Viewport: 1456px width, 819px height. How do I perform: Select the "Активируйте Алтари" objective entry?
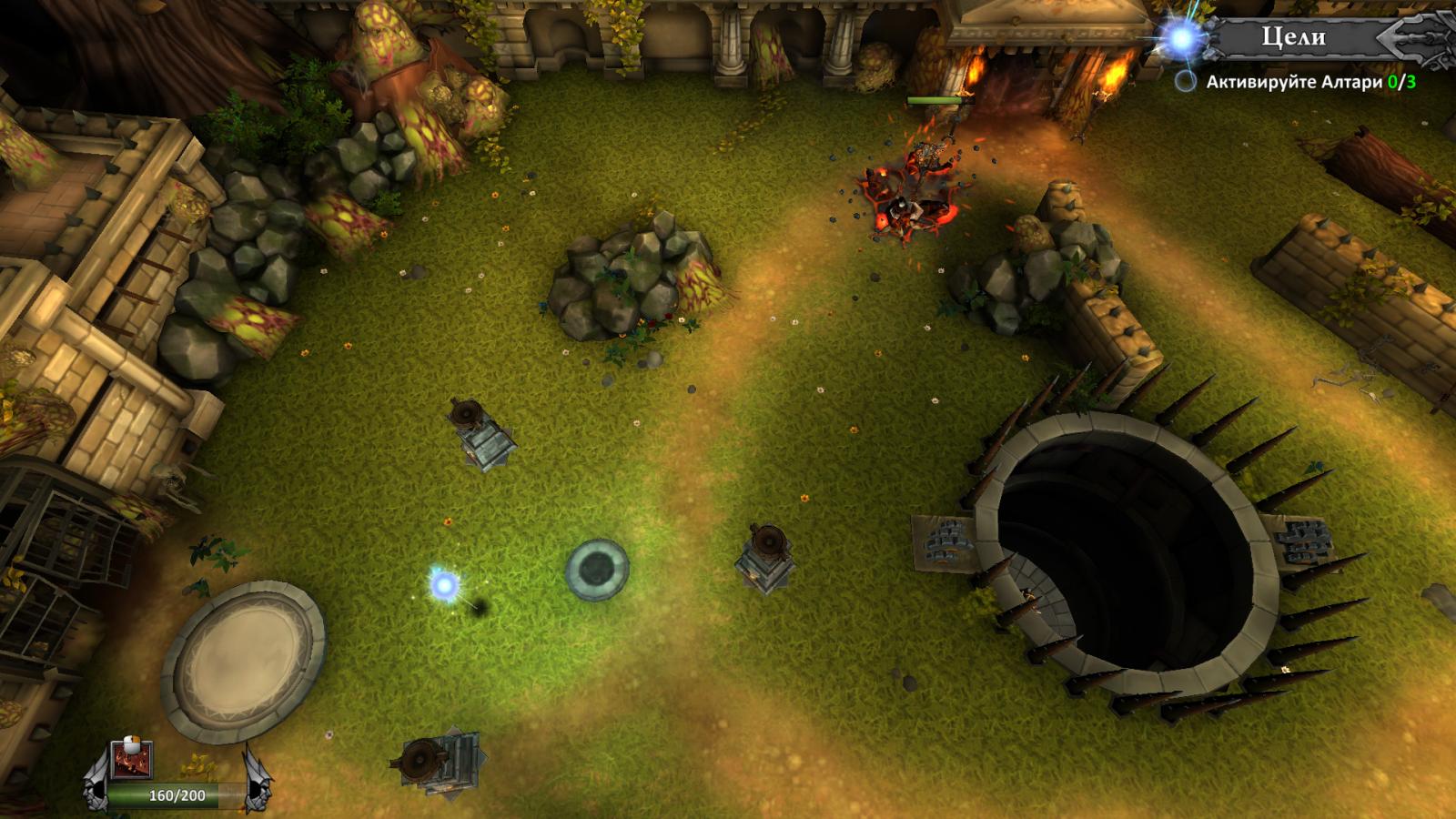[1301, 82]
